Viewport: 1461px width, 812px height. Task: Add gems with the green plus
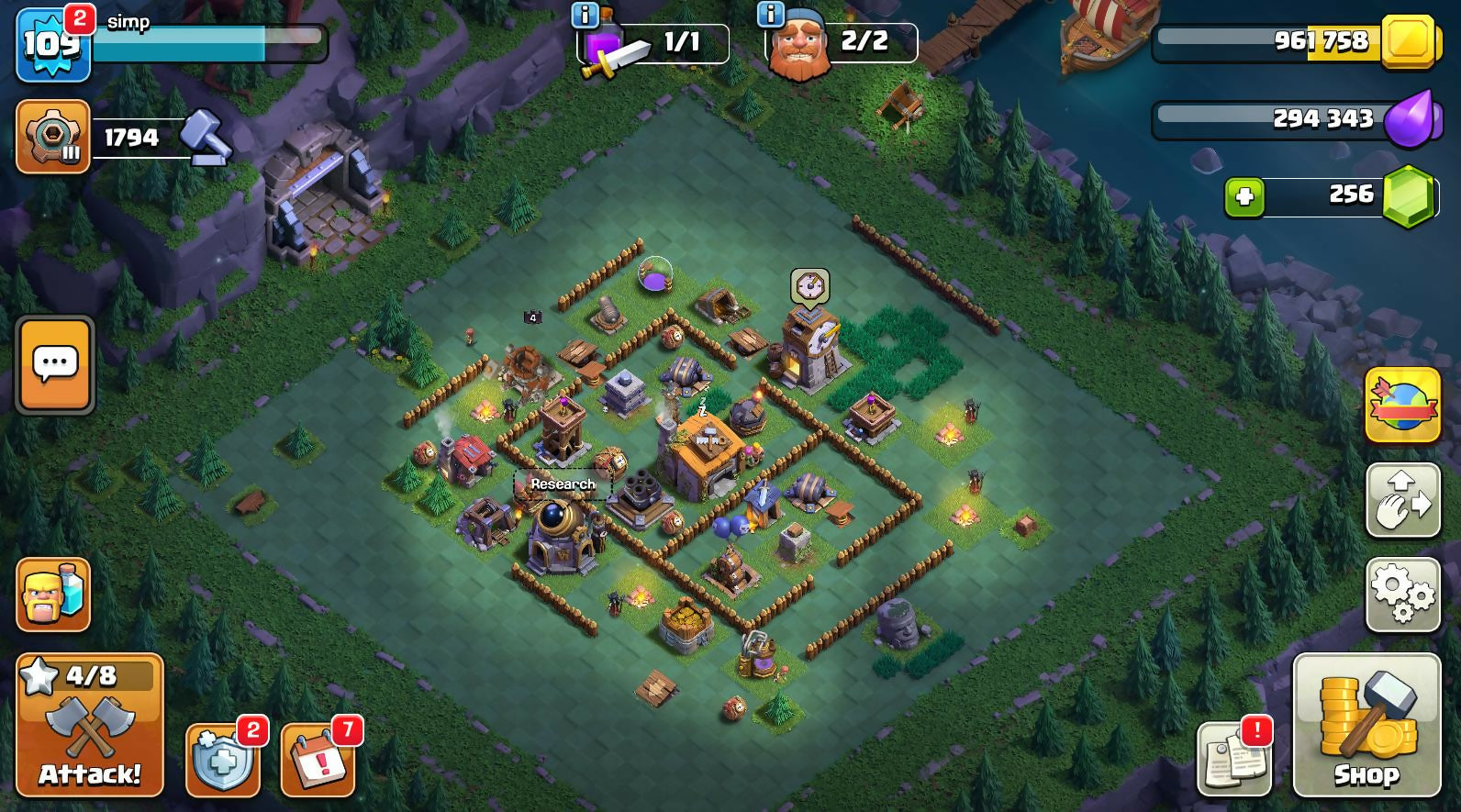[1244, 197]
